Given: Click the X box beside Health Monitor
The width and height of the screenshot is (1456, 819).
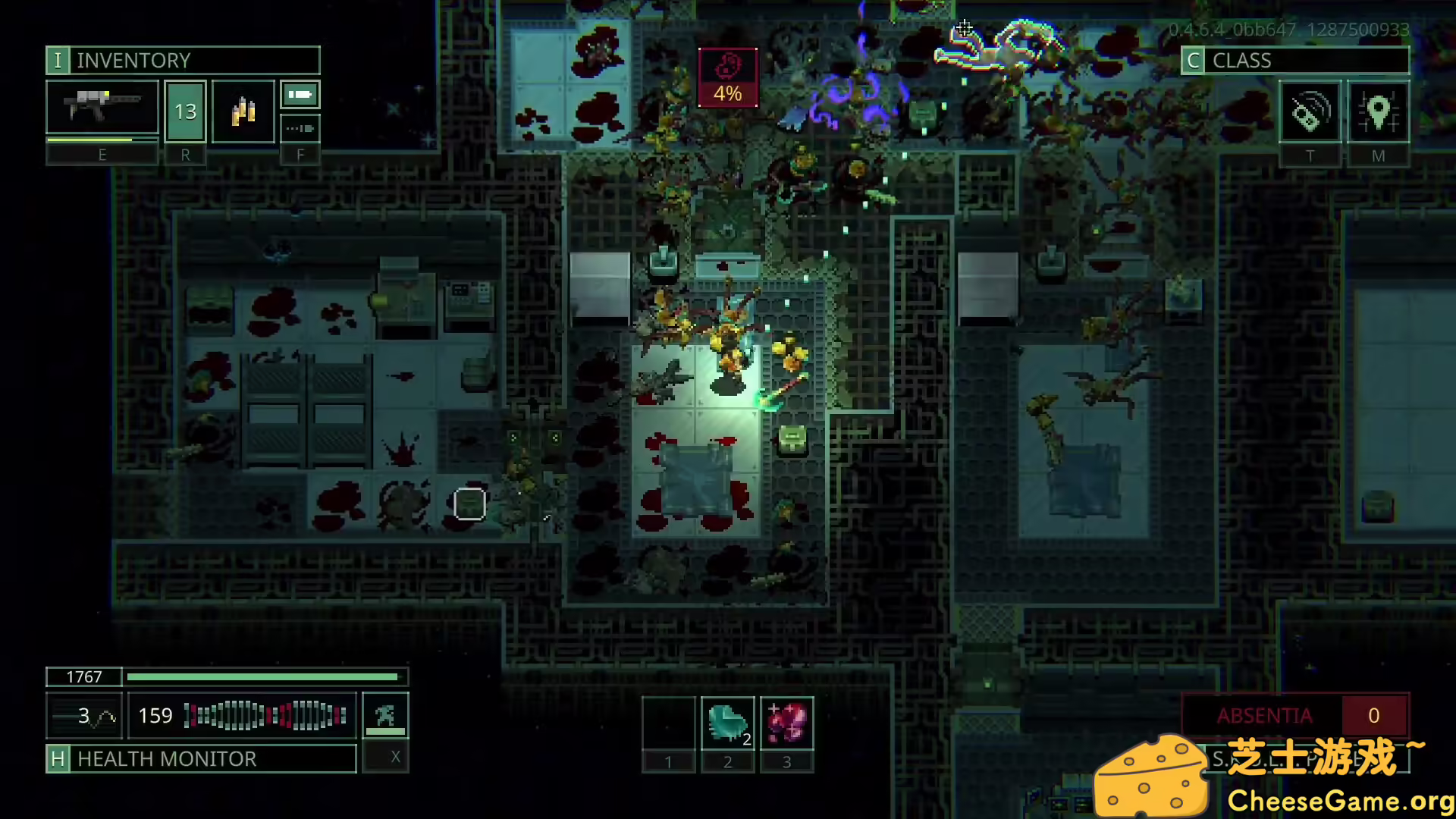Looking at the screenshot, I should 394,757.
